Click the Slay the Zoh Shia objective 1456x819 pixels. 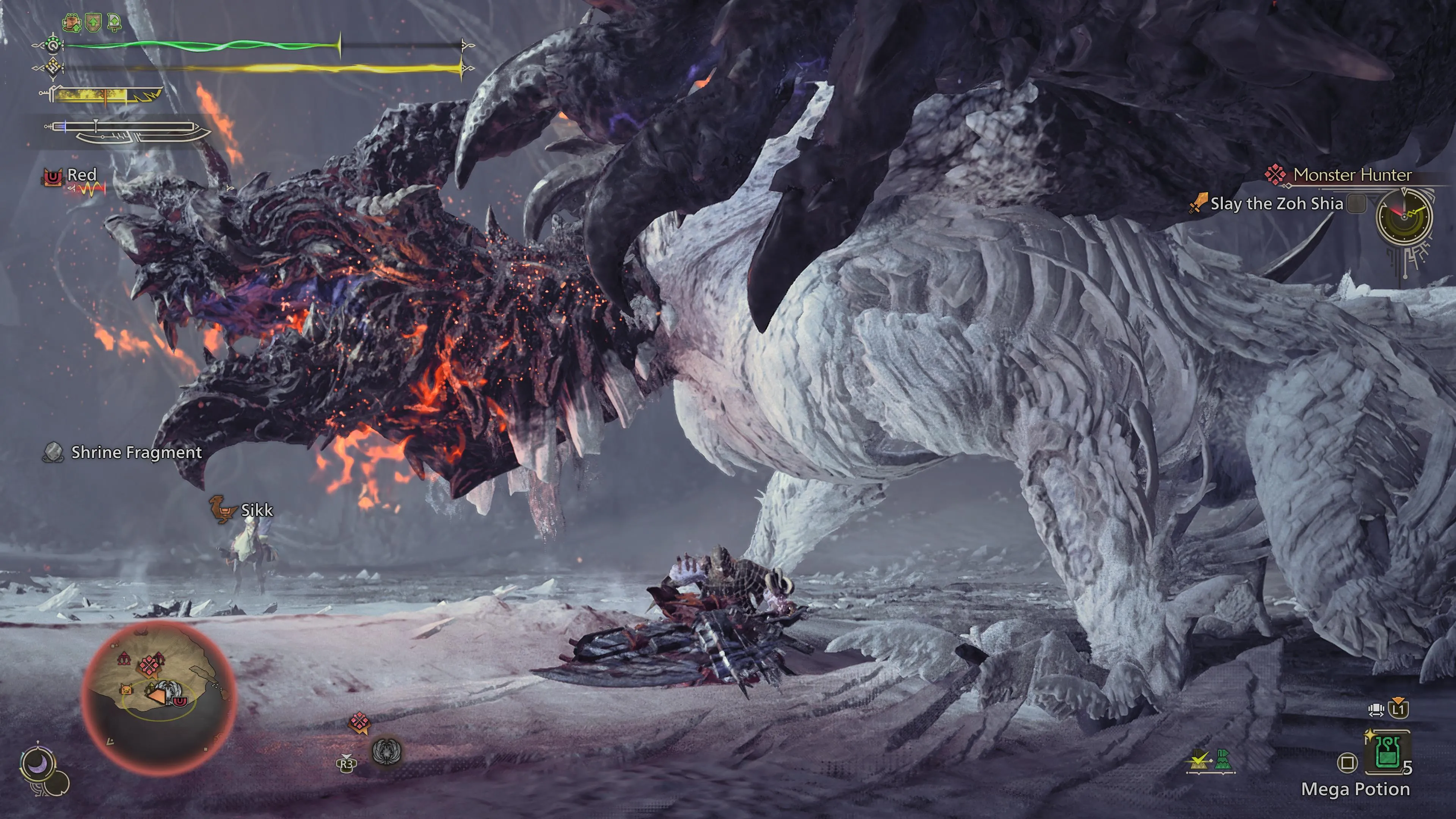1276,204
